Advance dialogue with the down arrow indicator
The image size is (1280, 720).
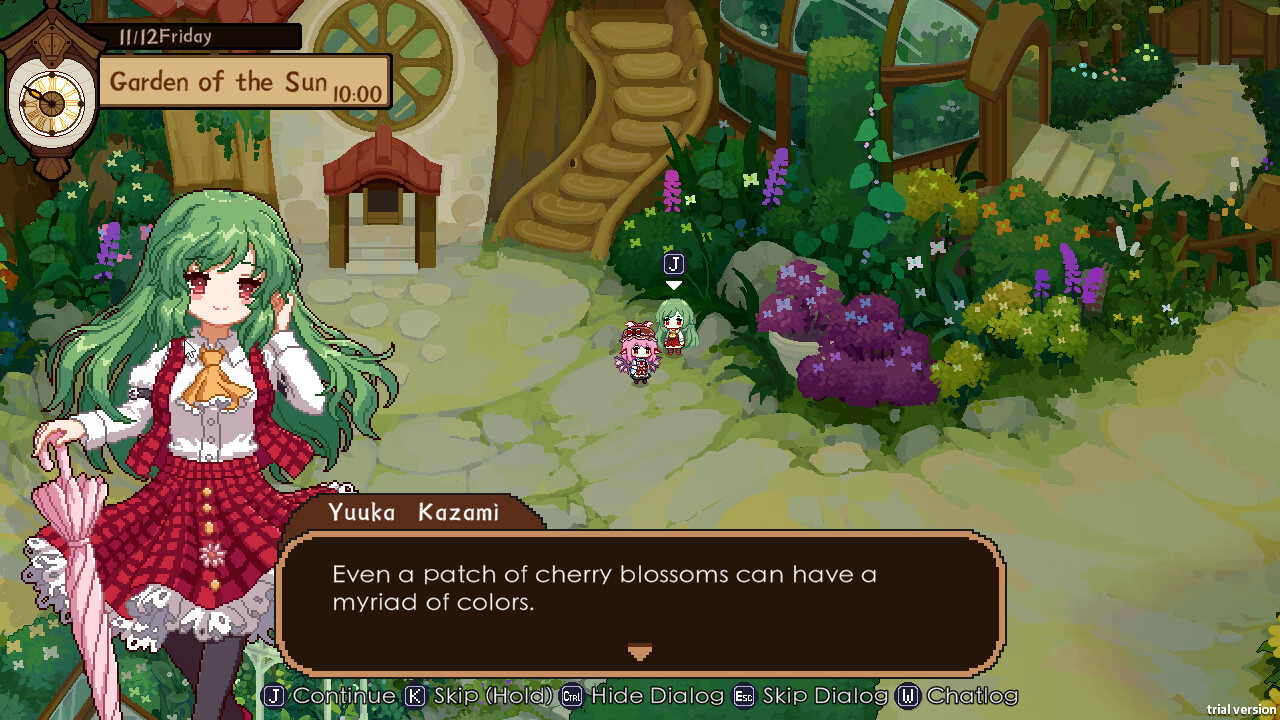[639, 652]
